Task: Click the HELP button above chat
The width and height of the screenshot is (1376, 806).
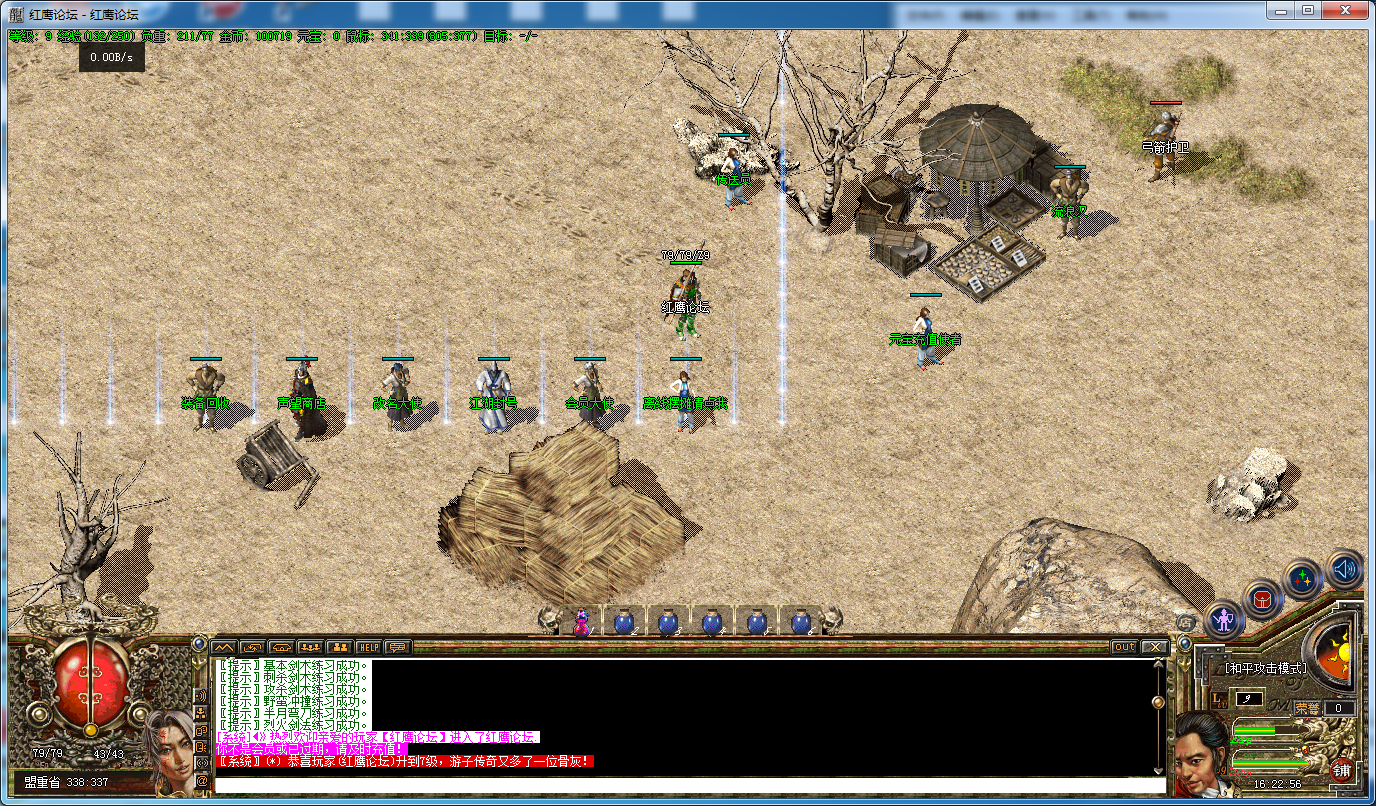Action: pyautogui.click(x=369, y=647)
